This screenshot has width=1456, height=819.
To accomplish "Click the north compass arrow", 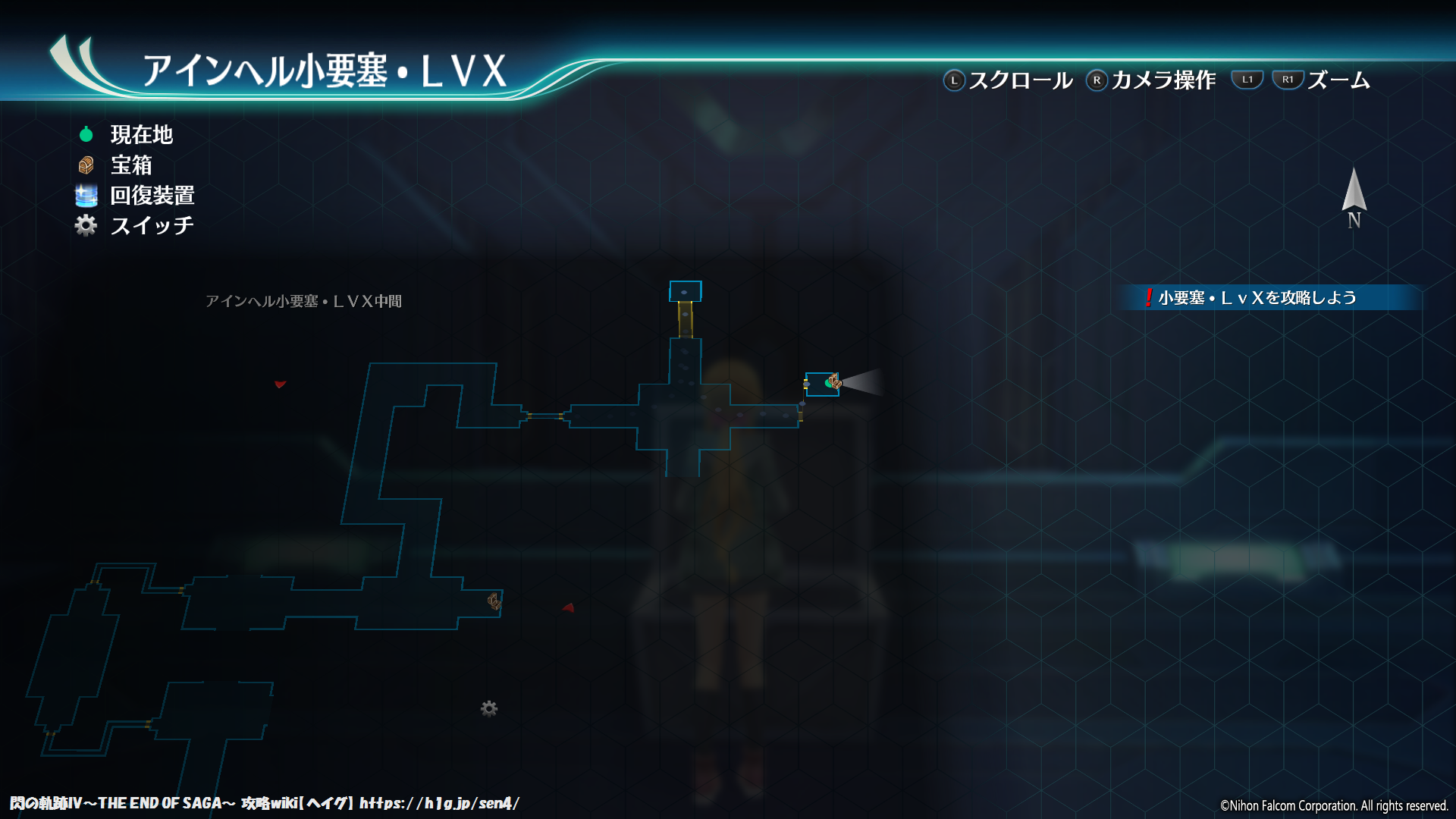I will (1354, 193).
